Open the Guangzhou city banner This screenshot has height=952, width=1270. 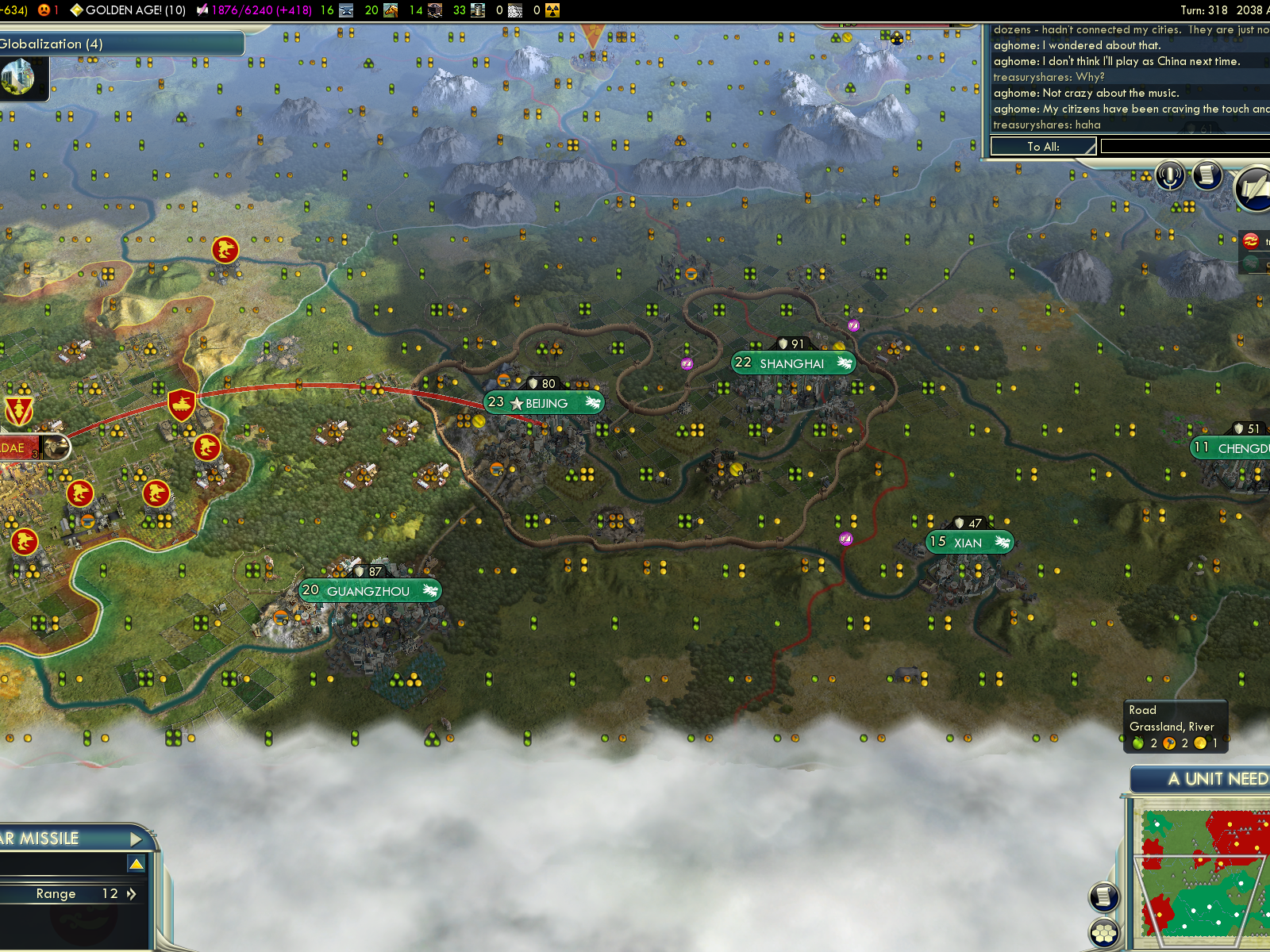pyautogui.click(x=369, y=591)
